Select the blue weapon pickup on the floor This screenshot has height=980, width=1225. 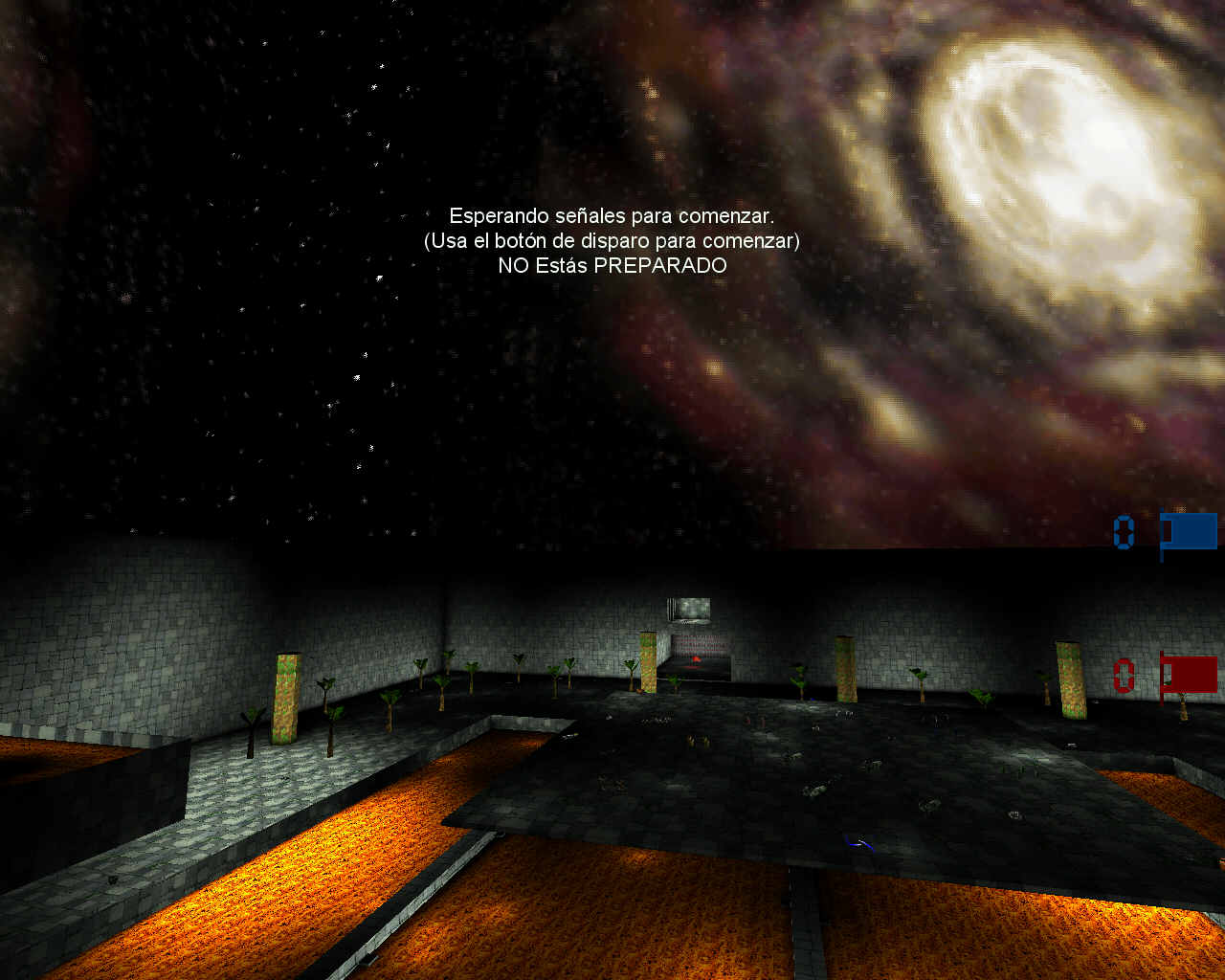(x=858, y=844)
